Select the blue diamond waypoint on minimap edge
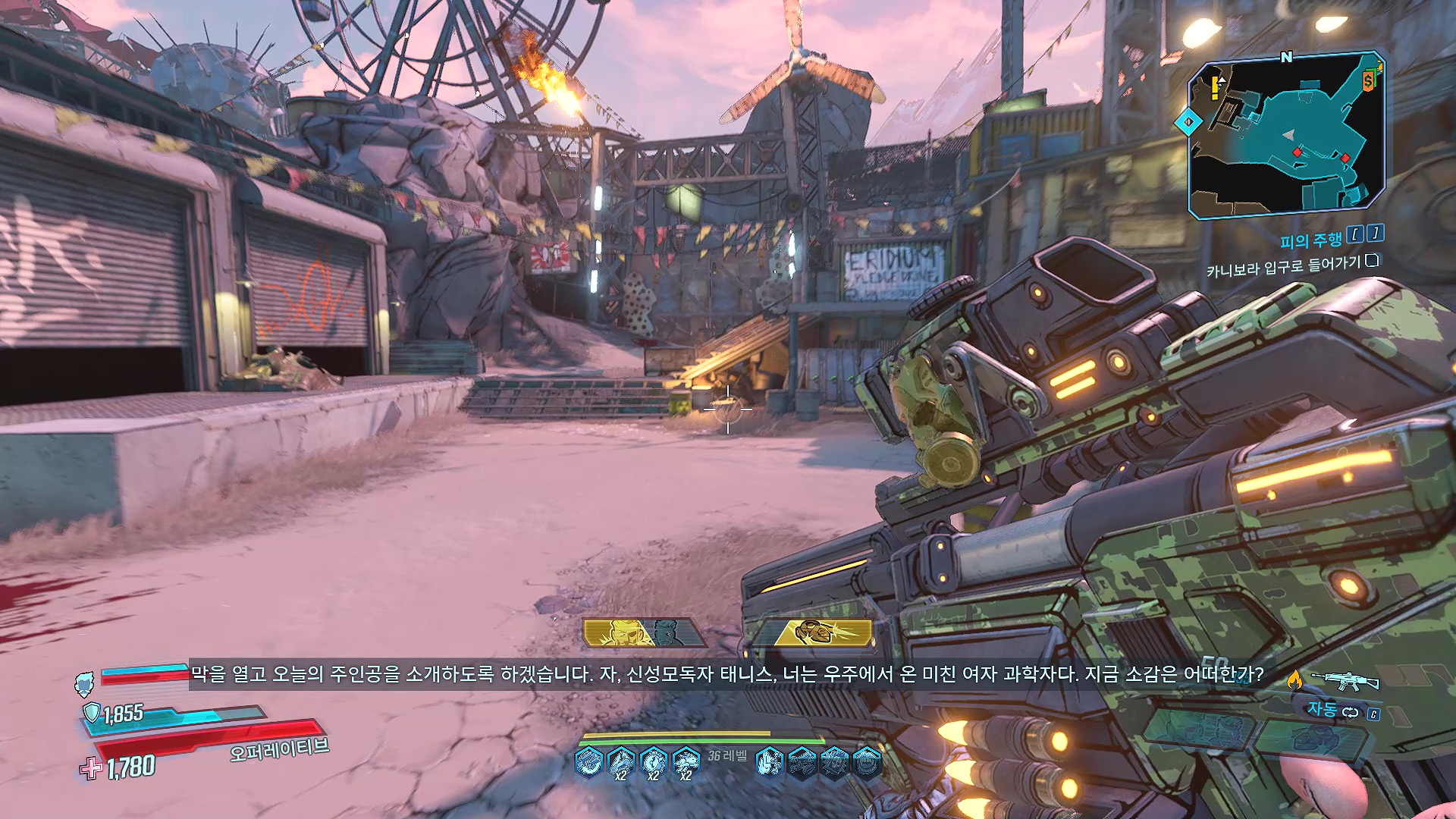 pos(1188,121)
